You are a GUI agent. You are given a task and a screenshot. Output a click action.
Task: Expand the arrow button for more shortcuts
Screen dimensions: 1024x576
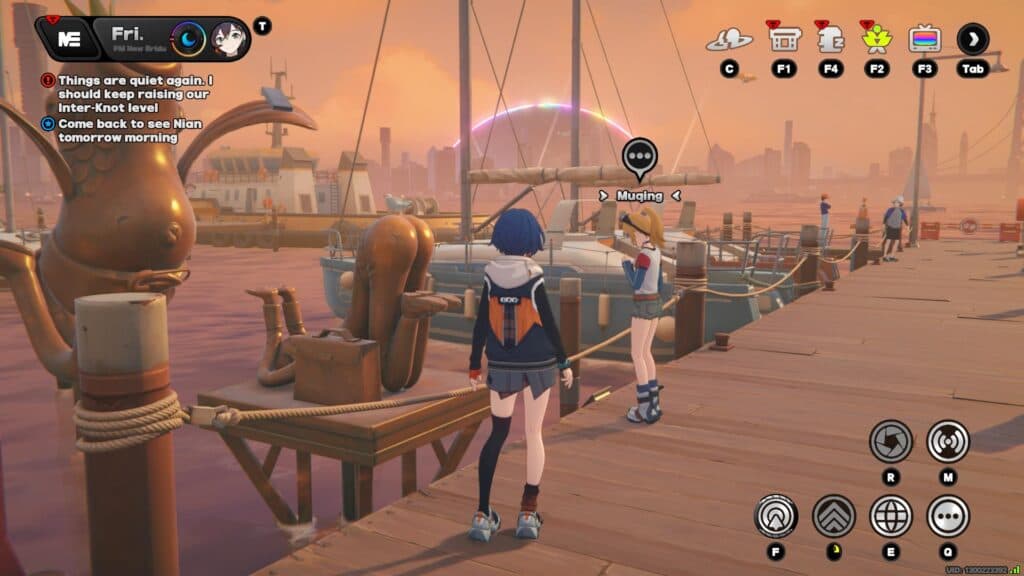[972, 39]
